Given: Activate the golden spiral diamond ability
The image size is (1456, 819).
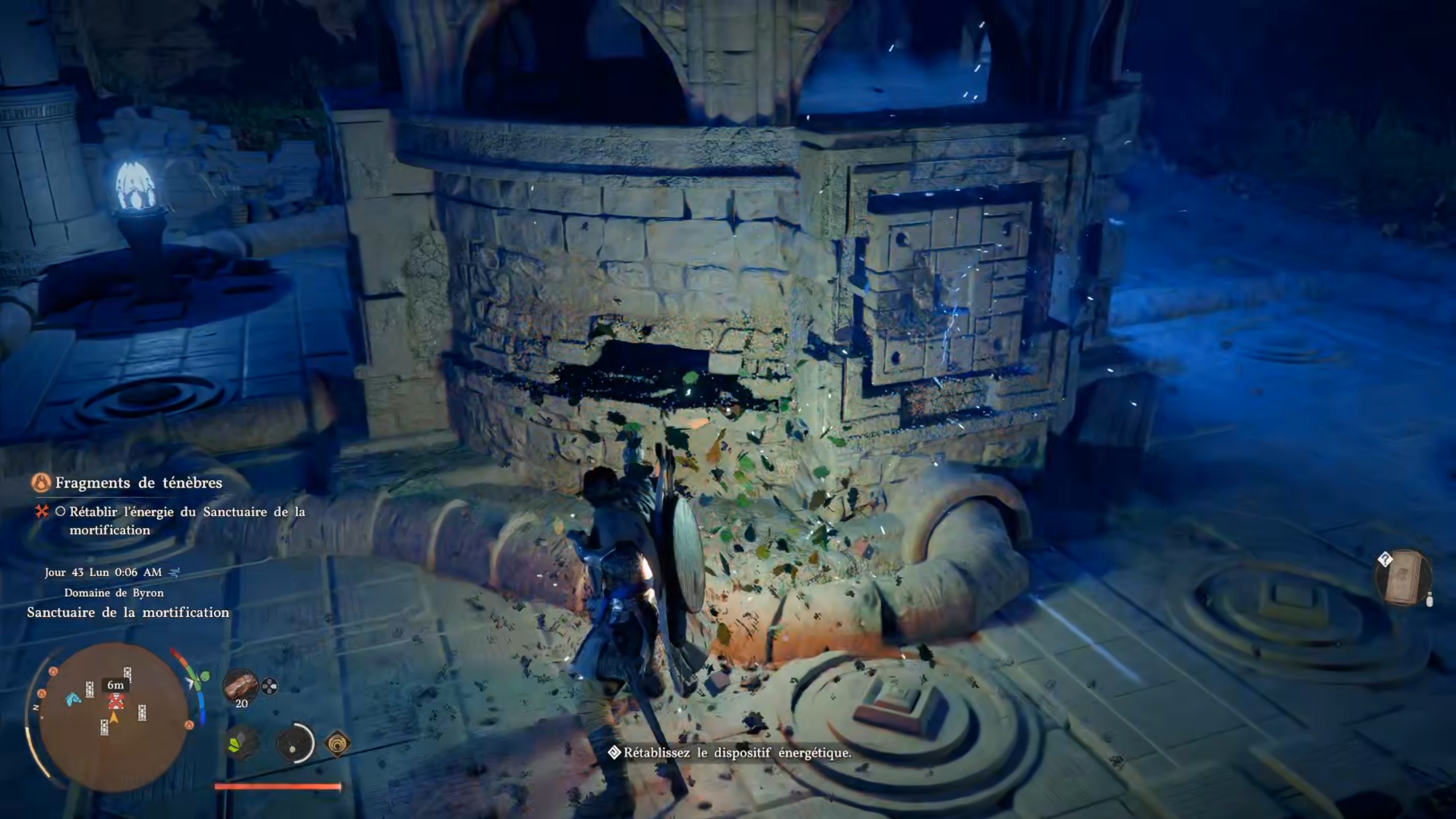Looking at the screenshot, I should (337, 743).
